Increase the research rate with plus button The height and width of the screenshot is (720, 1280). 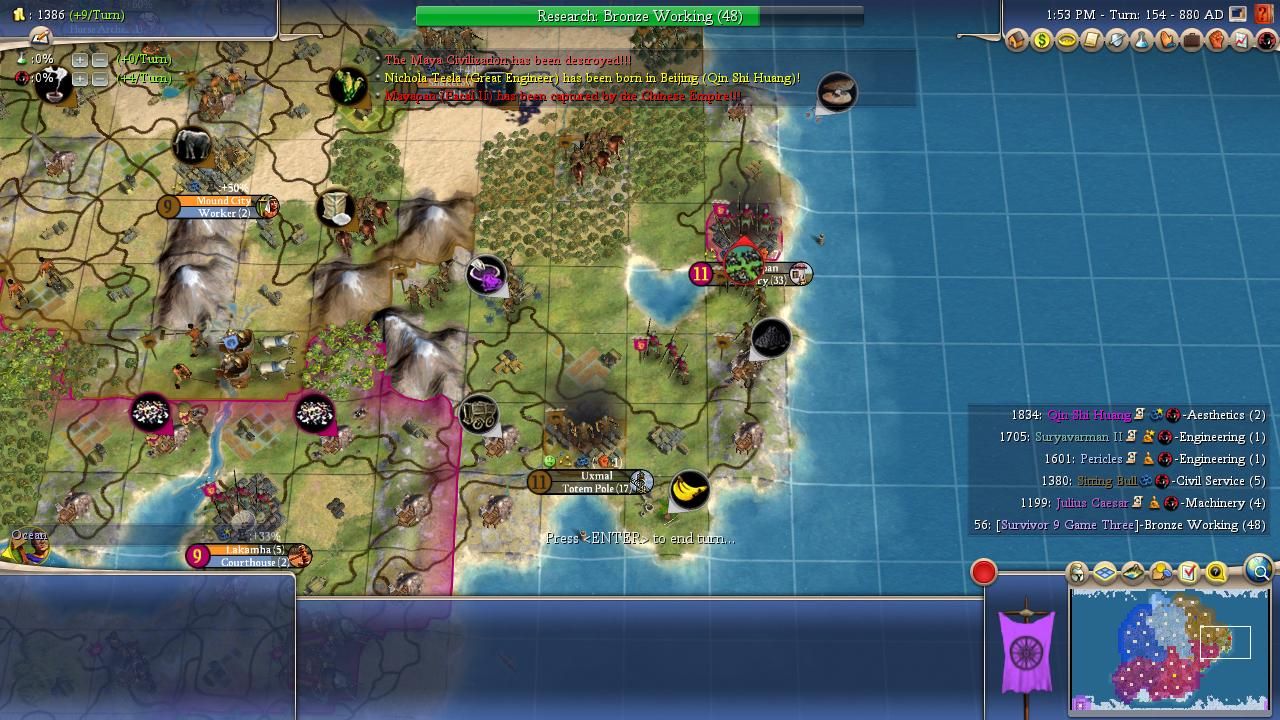point(80,60)
